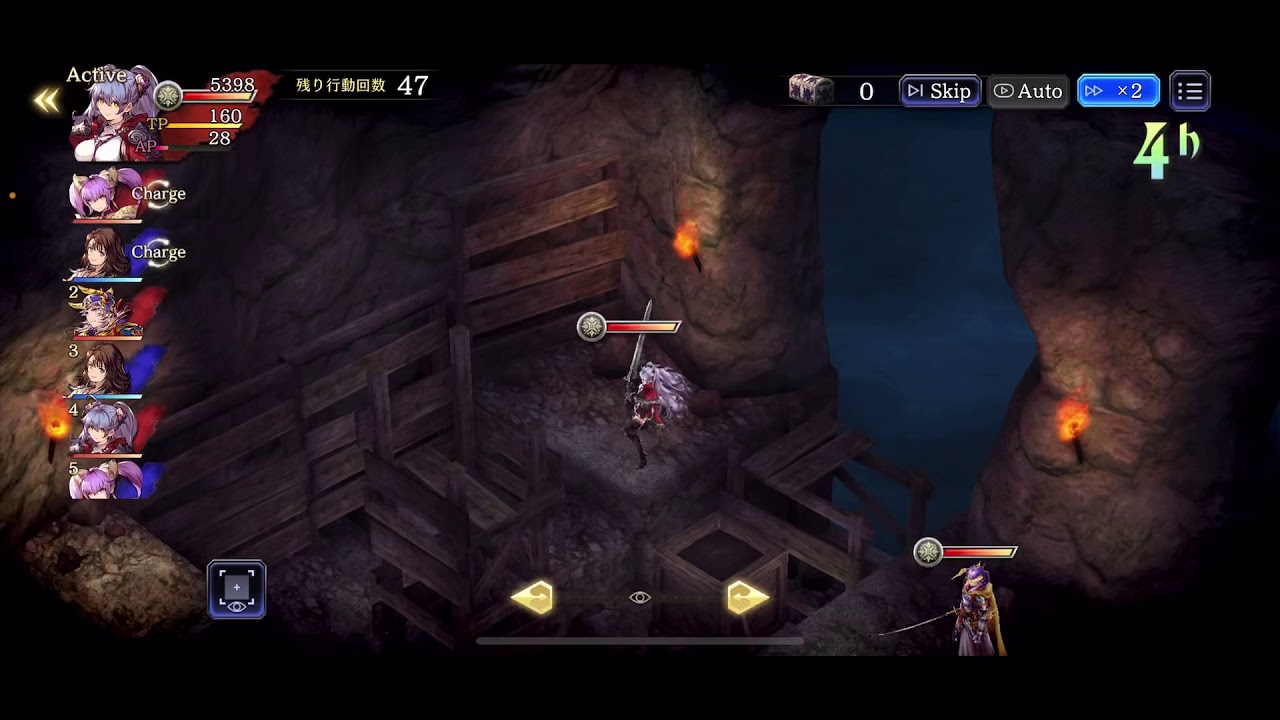Toggle the eye icon between the rotation arrows
This screenshot has height=720, width=1280.
click(641, 597)
